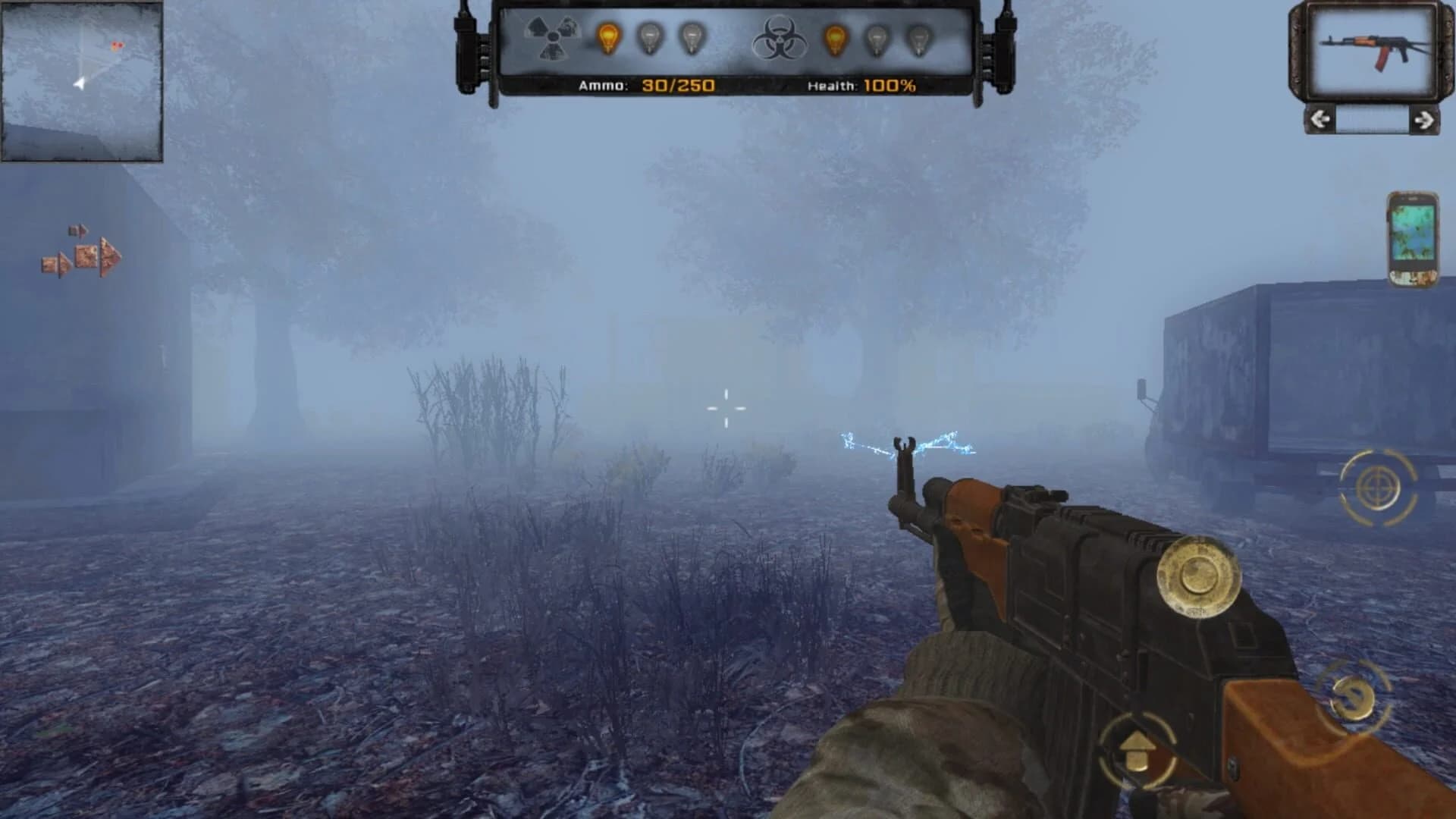Click the Health 100% readout
Image resolution: width=1456 pixels, height=819 pixels.
click(x=858, y=86)
